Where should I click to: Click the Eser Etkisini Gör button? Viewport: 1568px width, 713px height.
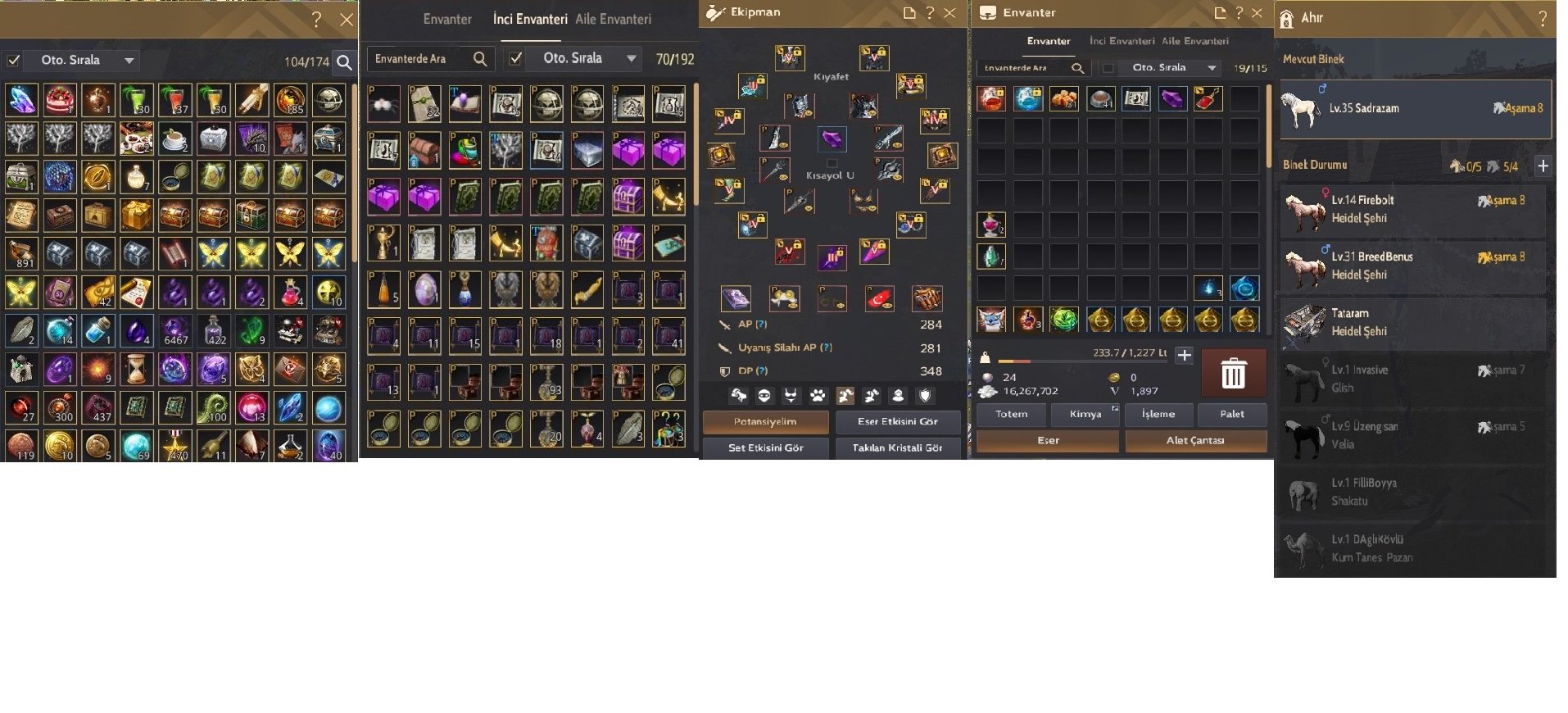coord(898,422)
